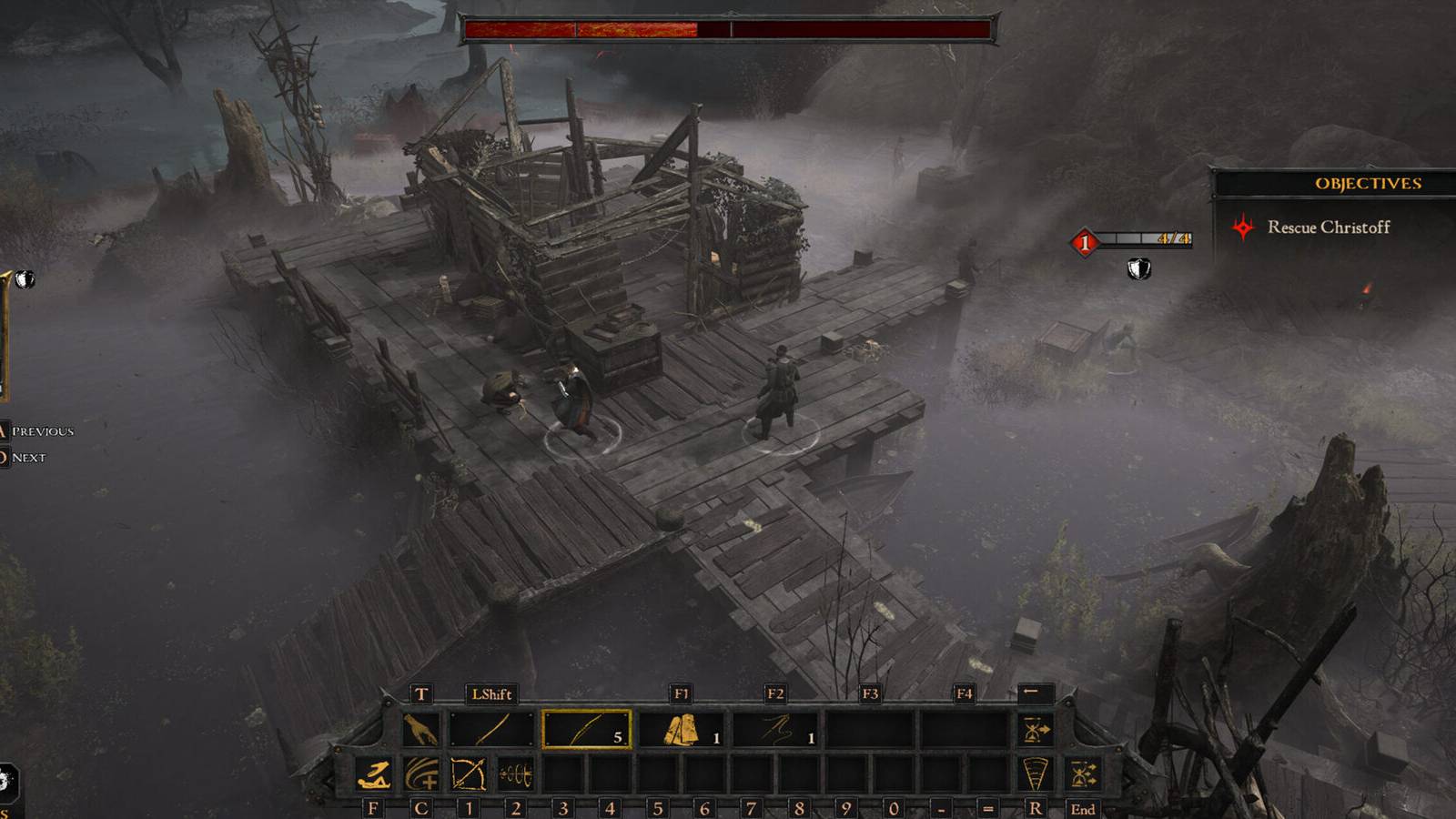Screen dimensions: 1456x819
Task: Click the red boss health bar at the top
Action: [728, 27]
